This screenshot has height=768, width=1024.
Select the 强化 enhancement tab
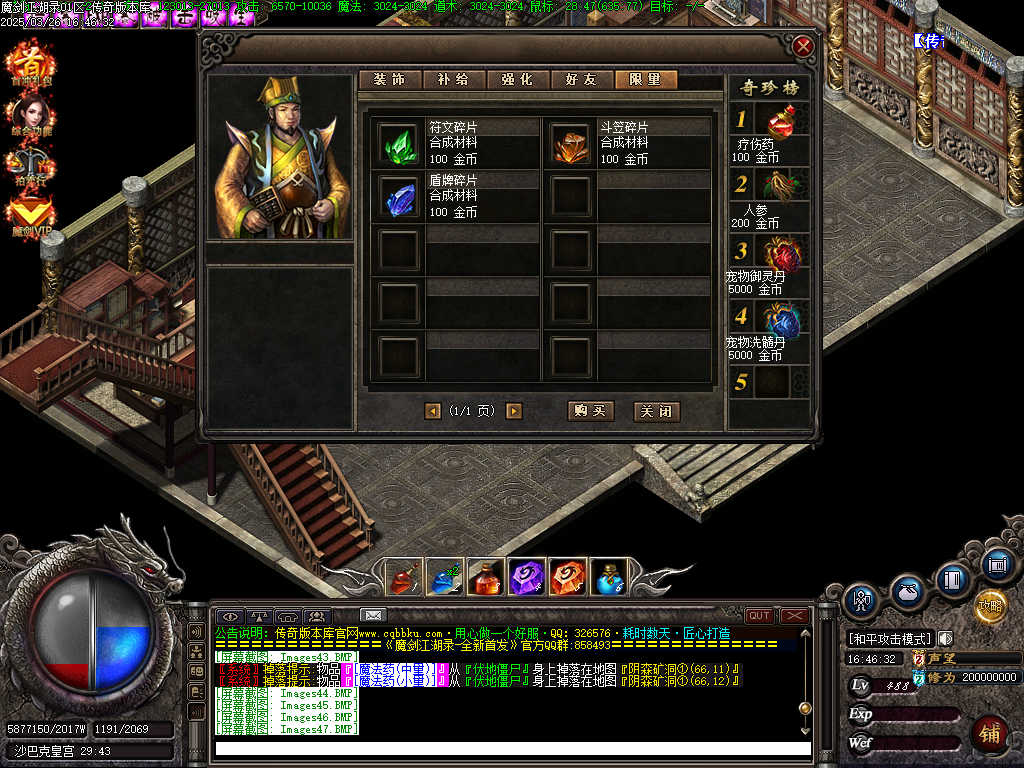(518, 80)
